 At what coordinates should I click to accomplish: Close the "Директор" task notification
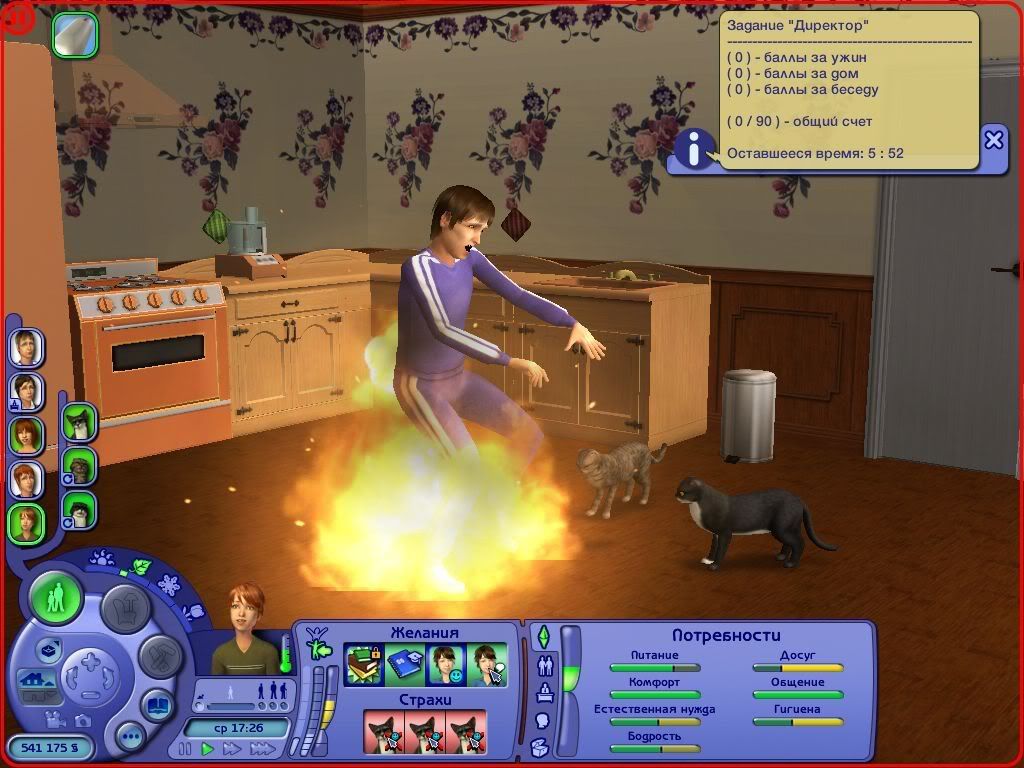pos(993,140)
